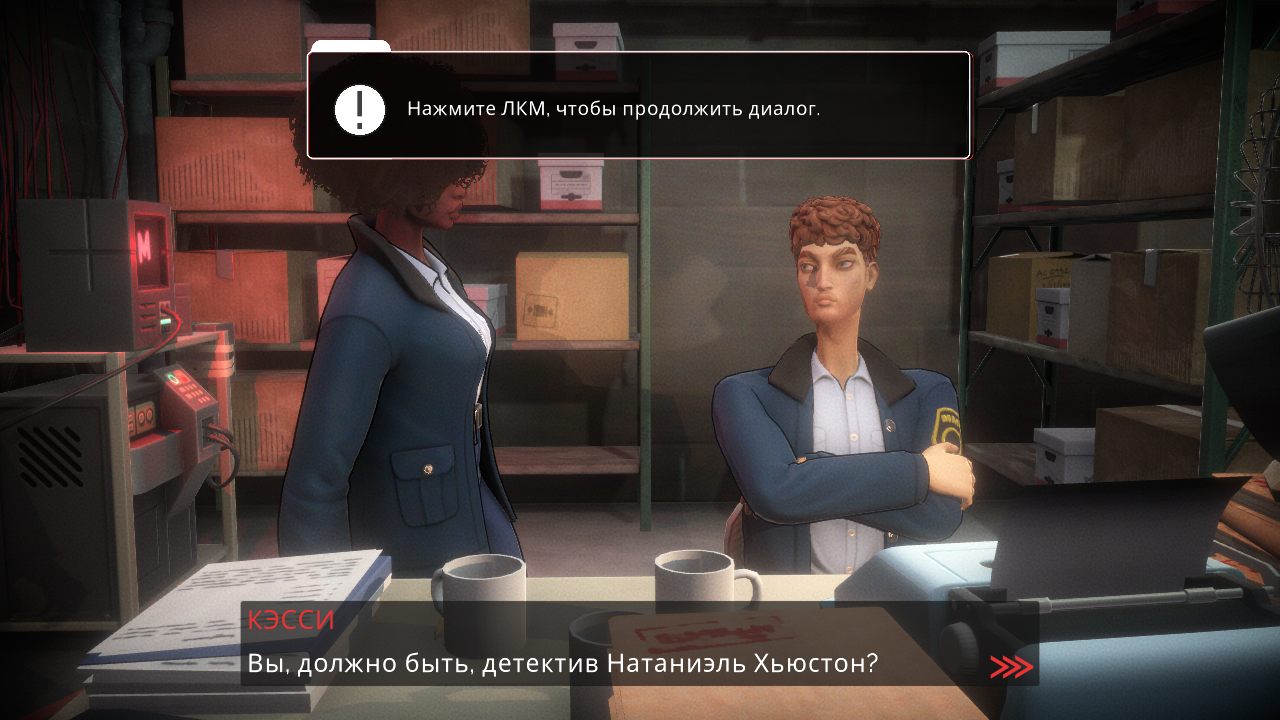This screenshot has height=720, width=1280.
Task: Click the white tab above the notification banner
Action: [349, 45]
